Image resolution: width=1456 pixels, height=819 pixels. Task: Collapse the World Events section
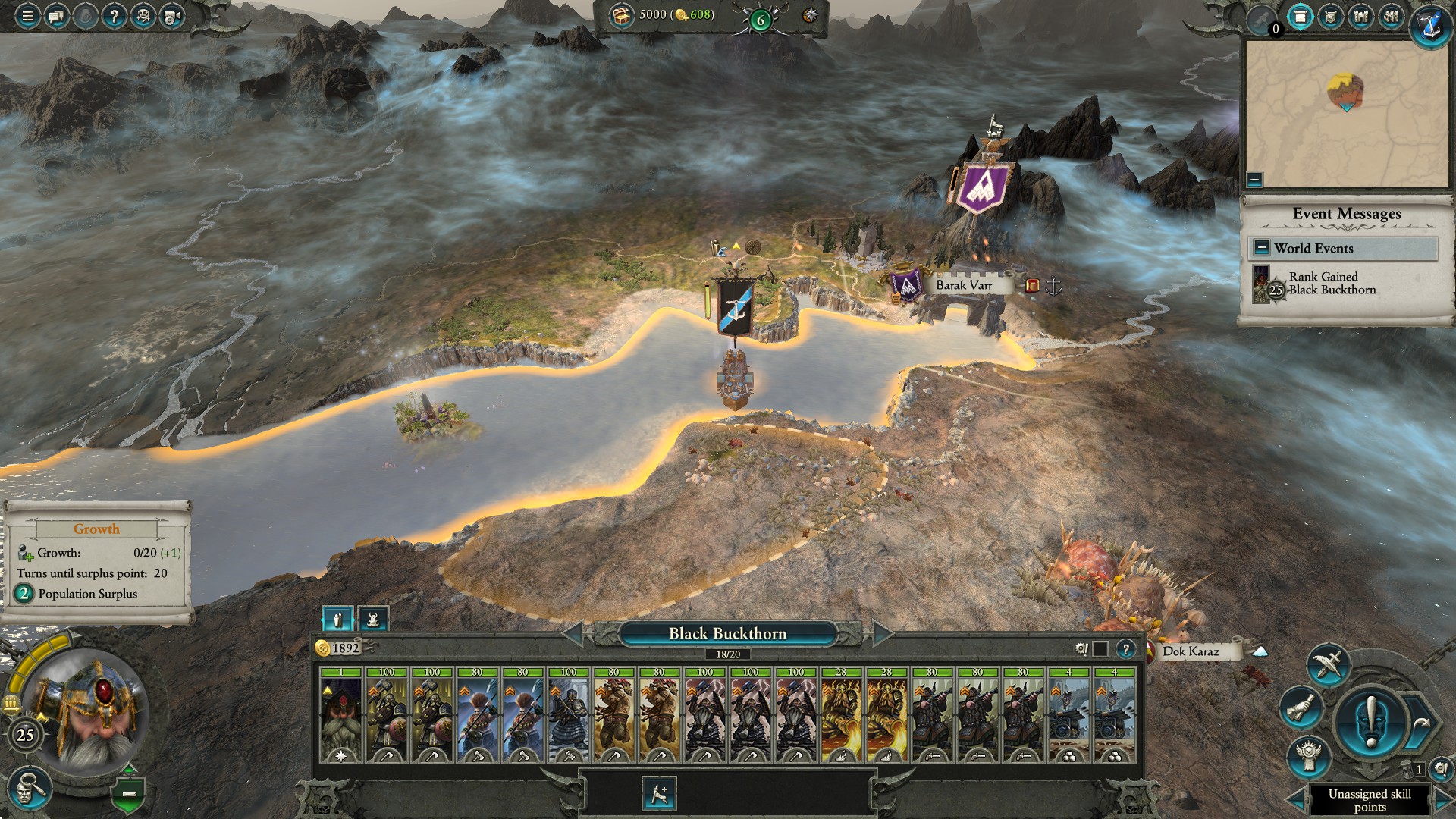1261,248
